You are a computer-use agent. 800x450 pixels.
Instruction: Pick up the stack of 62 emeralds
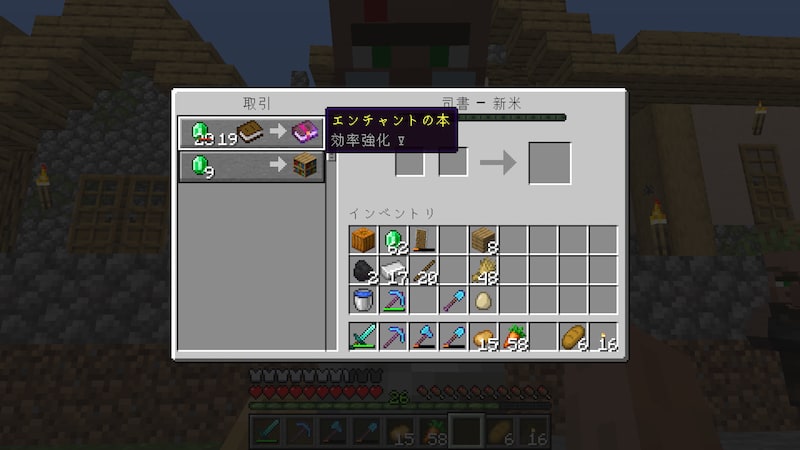point(393,240)
